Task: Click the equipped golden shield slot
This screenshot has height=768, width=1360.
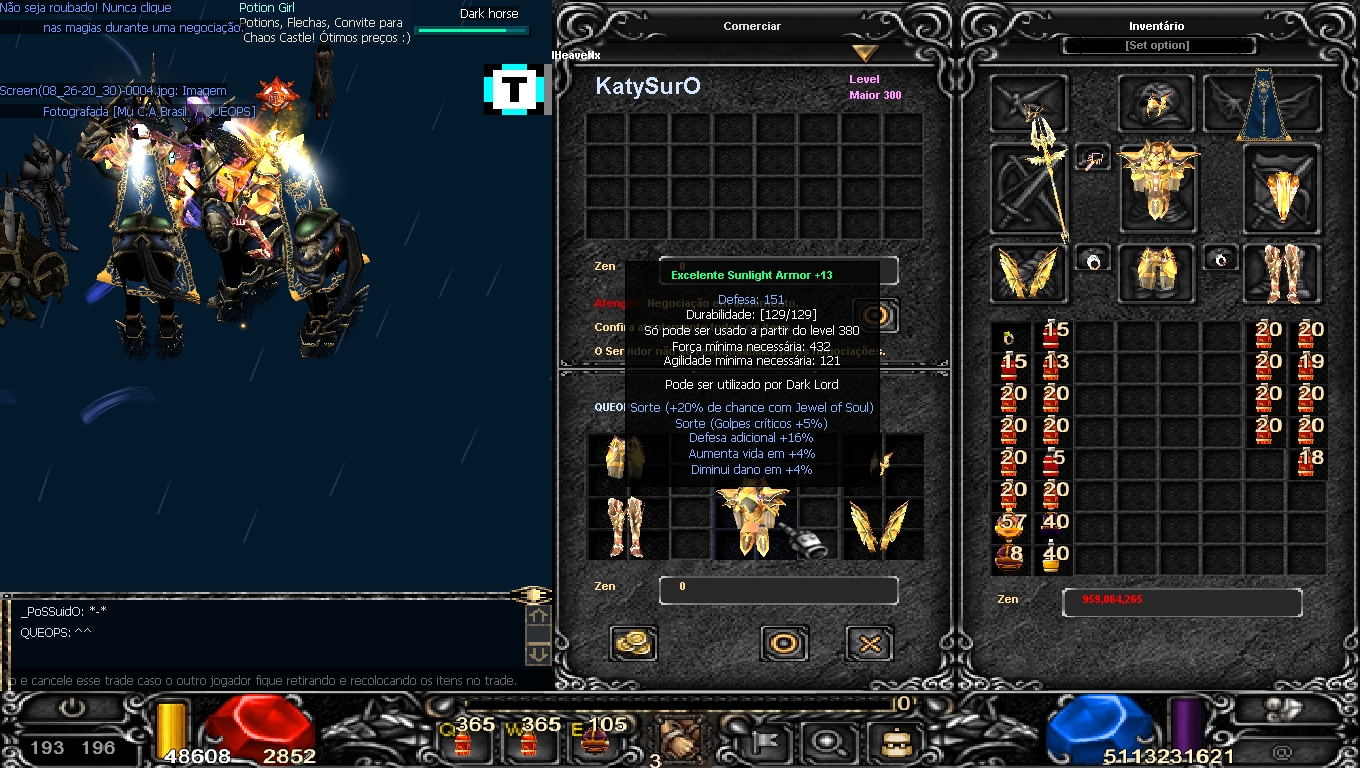Action: 1281,190
